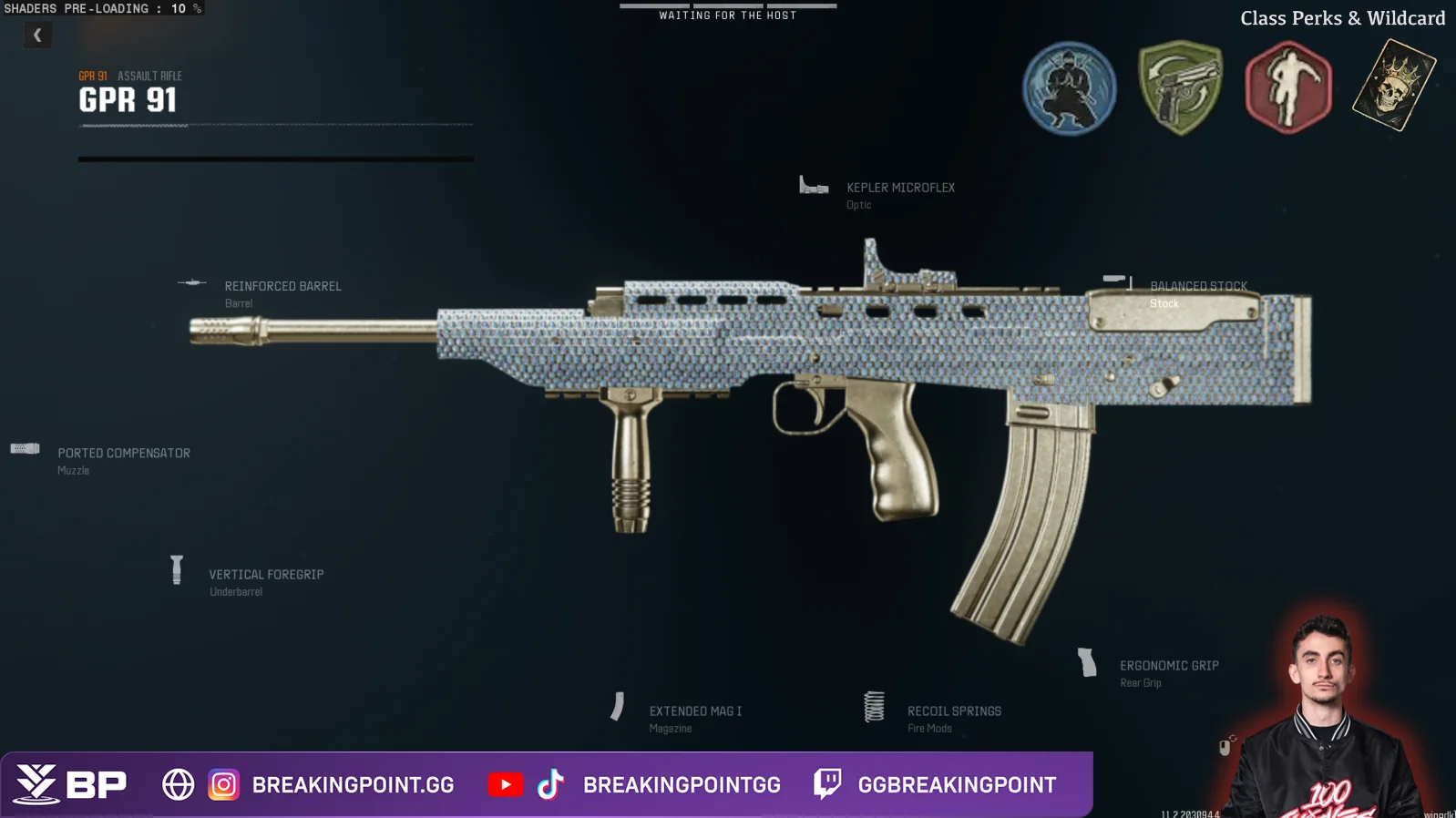Select the Ported Compensator muzzle icon
The width and height of the screenshot is (1456, 818).
pos(25,448)
